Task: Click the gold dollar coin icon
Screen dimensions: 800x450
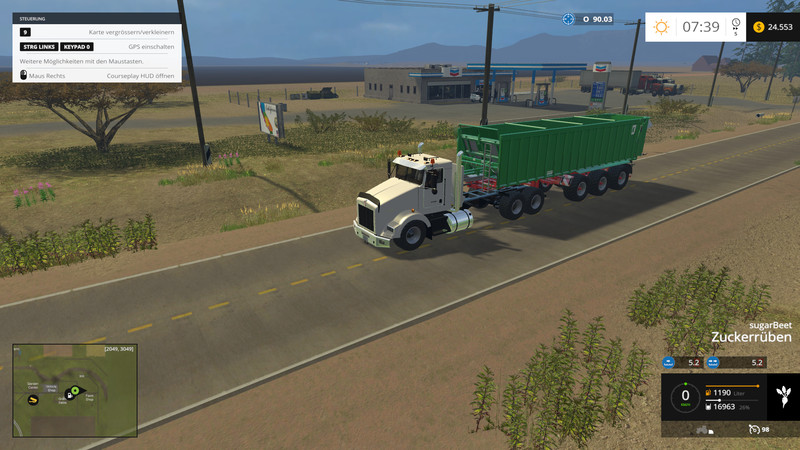Action: point(758,27)
